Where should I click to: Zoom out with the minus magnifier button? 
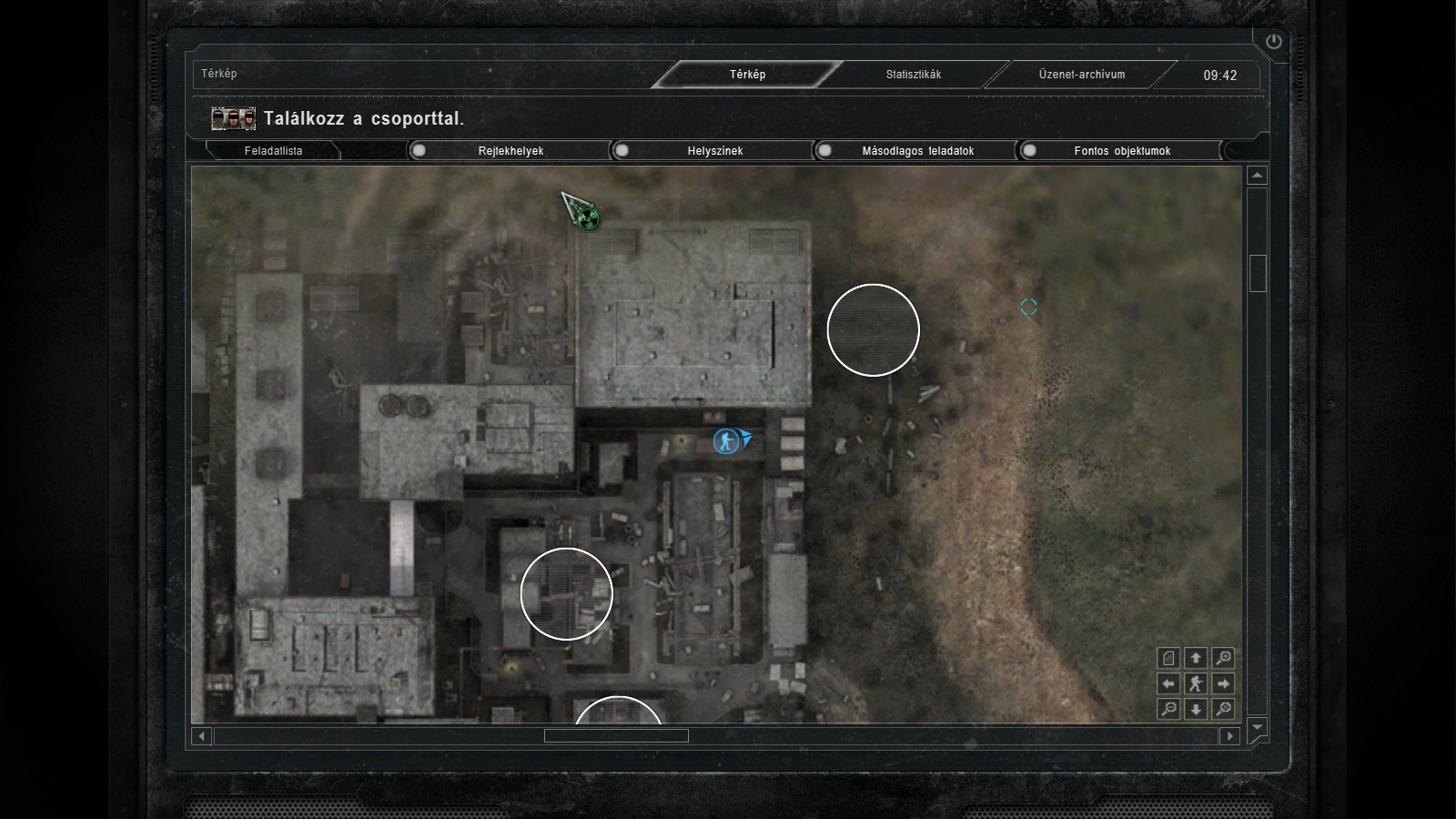click(x=1168, y=709)
